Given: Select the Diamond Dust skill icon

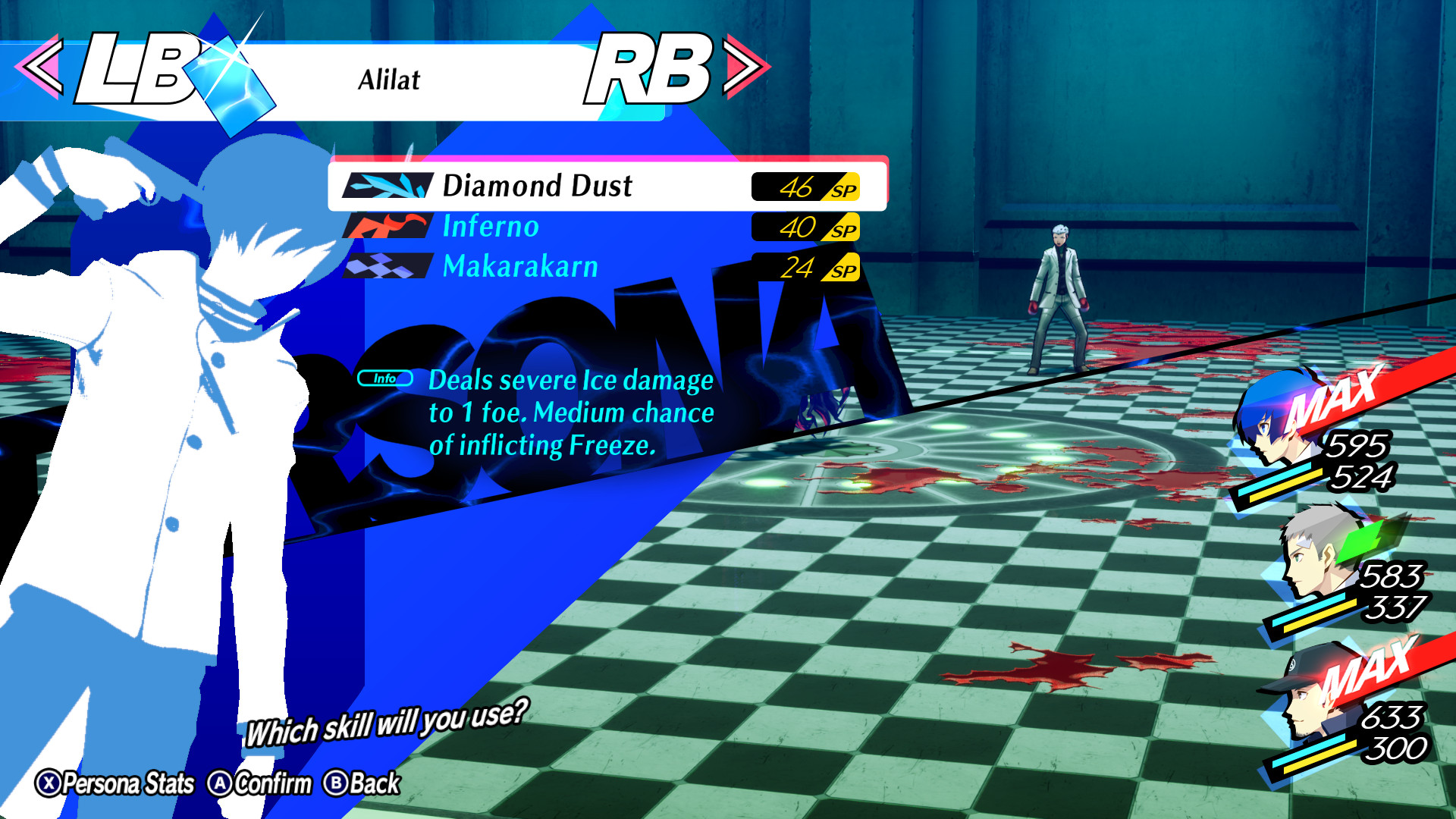Looking at the screenshot, I should 388,186.
